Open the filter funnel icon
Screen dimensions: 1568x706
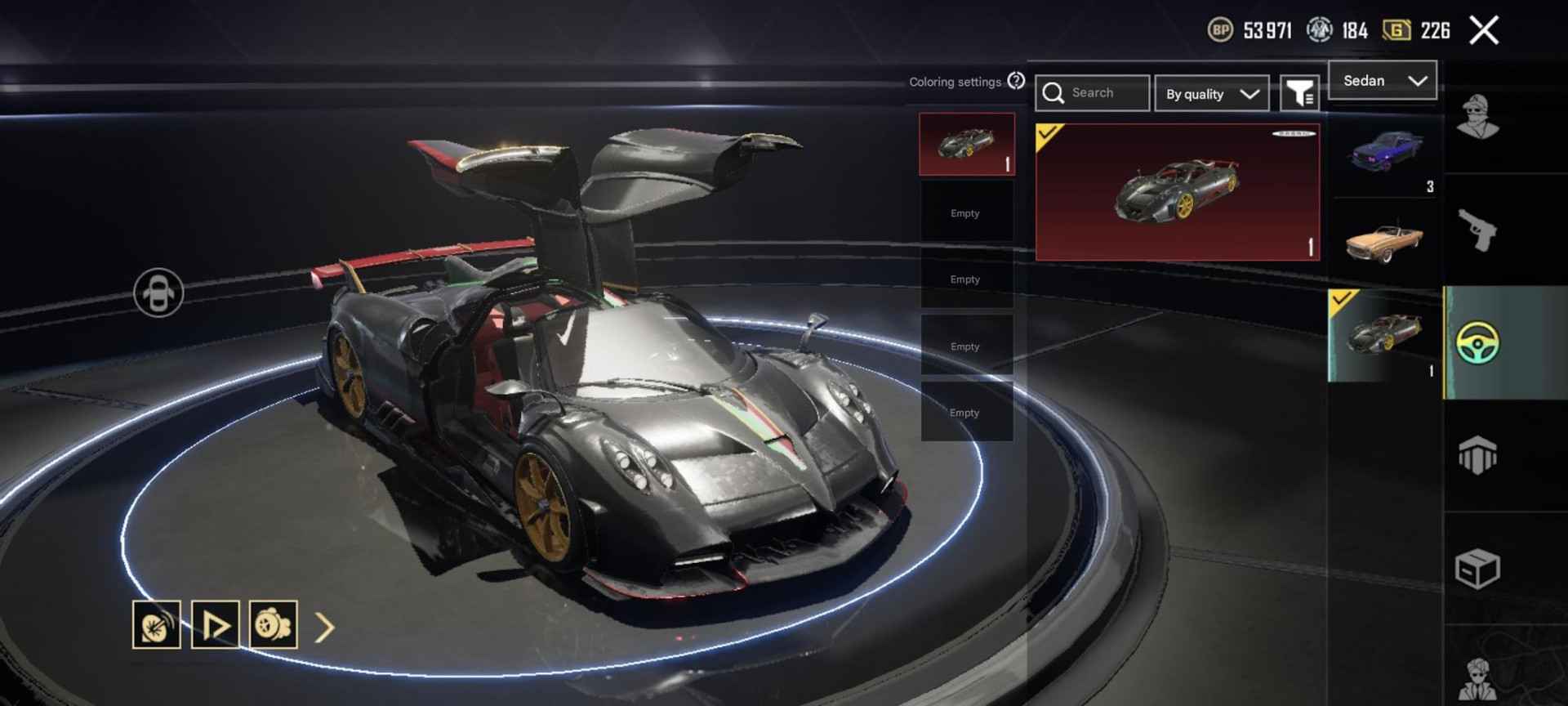1302,92
